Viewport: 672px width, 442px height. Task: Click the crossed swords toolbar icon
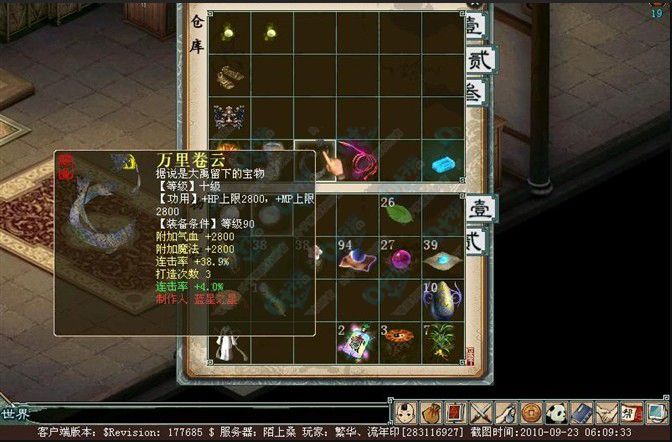[x=482, y=412]
